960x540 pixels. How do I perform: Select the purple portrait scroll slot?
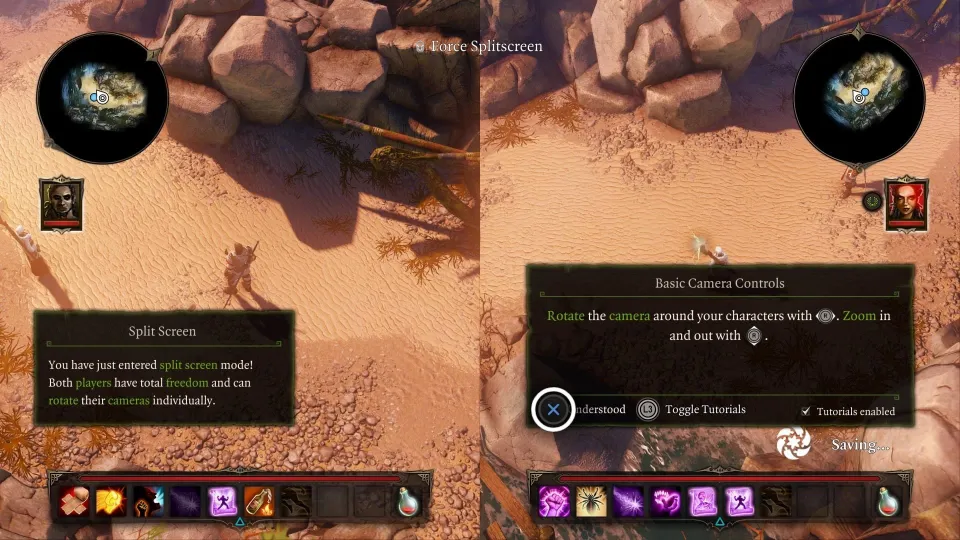(x=702, y=500)
